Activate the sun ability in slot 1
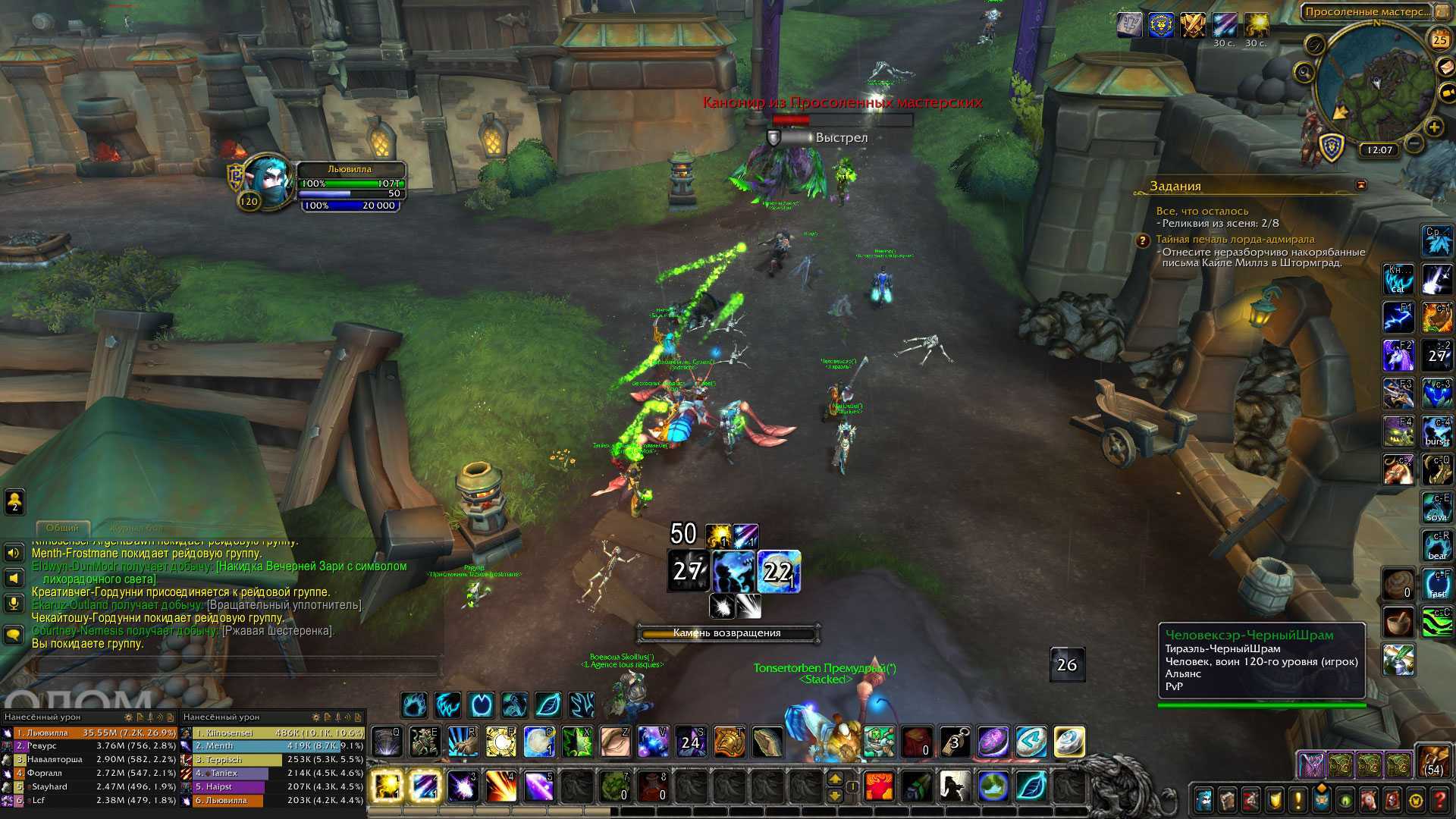The image size is (1456, 819). pos(386,786)
